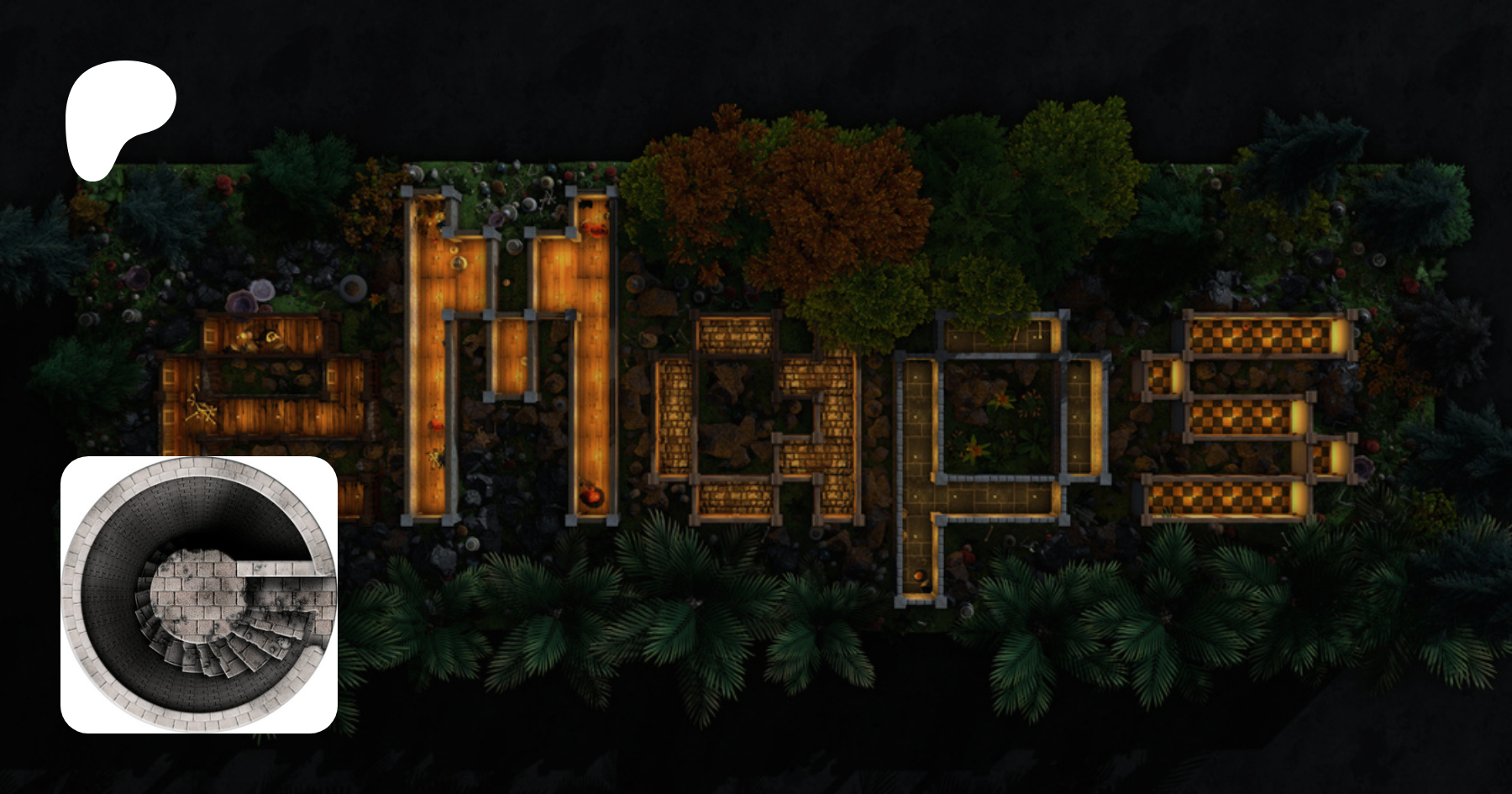Viewport: 1512px width, 794px height.
Task: Open the spiral staircase creator avatar
Action: (199, 595)
